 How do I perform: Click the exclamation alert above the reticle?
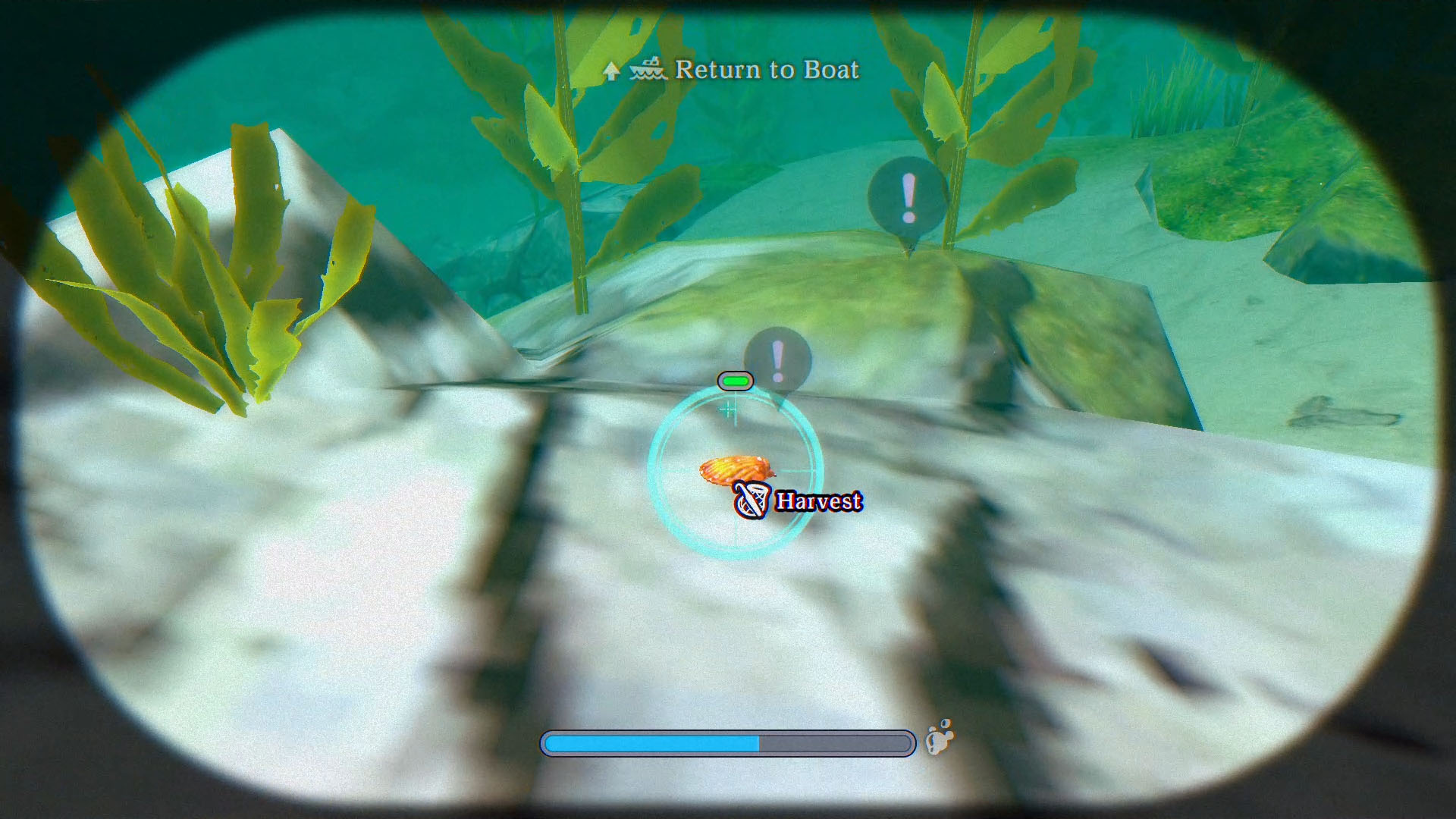click(x=775, y=359)
